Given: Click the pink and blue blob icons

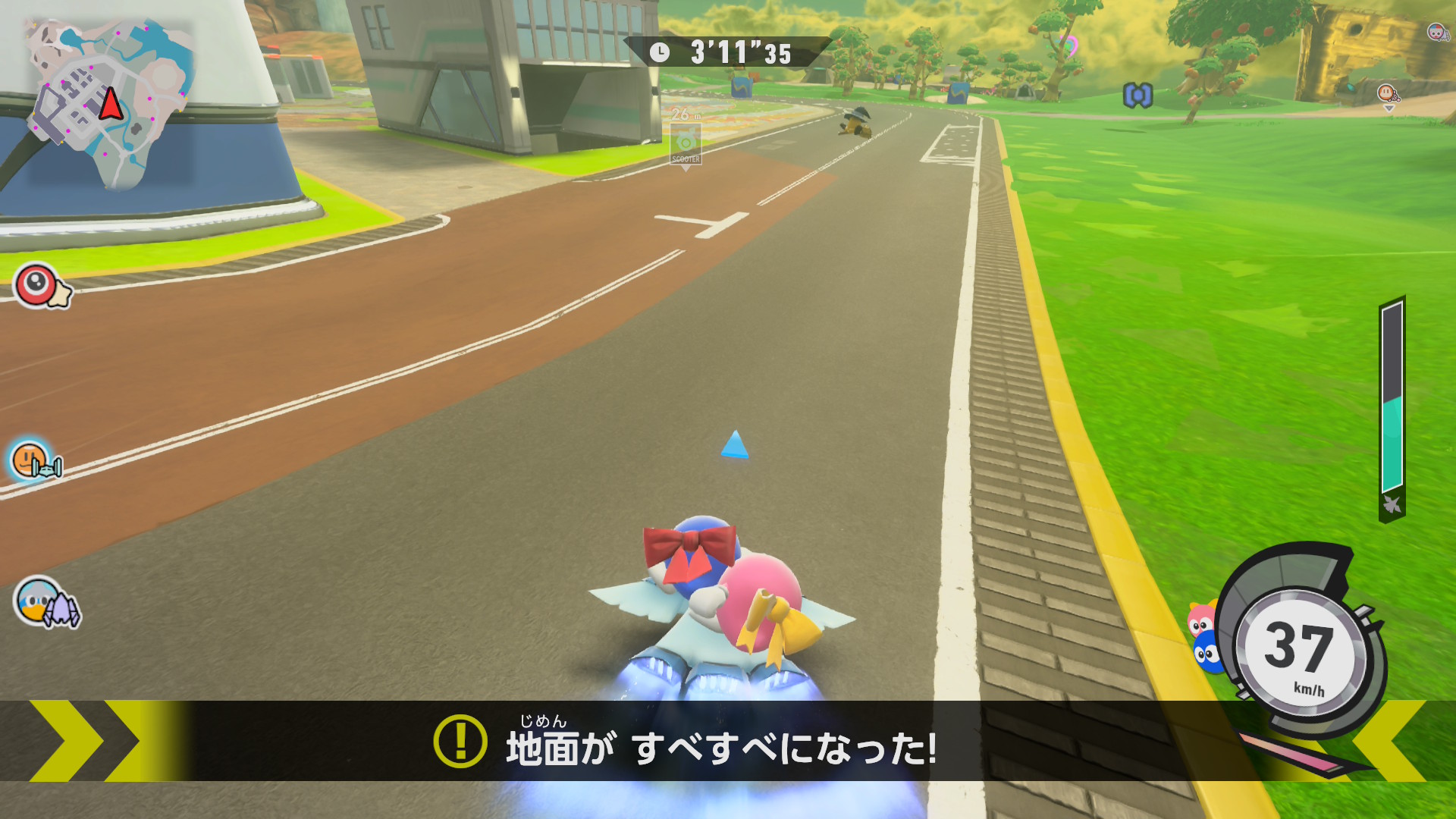Looking at the screenshot, I should tap(1204, 637).
